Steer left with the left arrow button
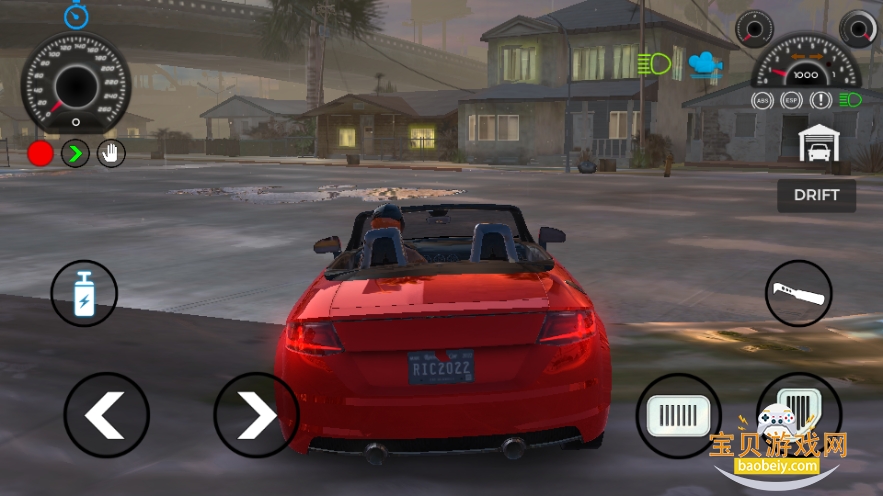 [106, 414]
